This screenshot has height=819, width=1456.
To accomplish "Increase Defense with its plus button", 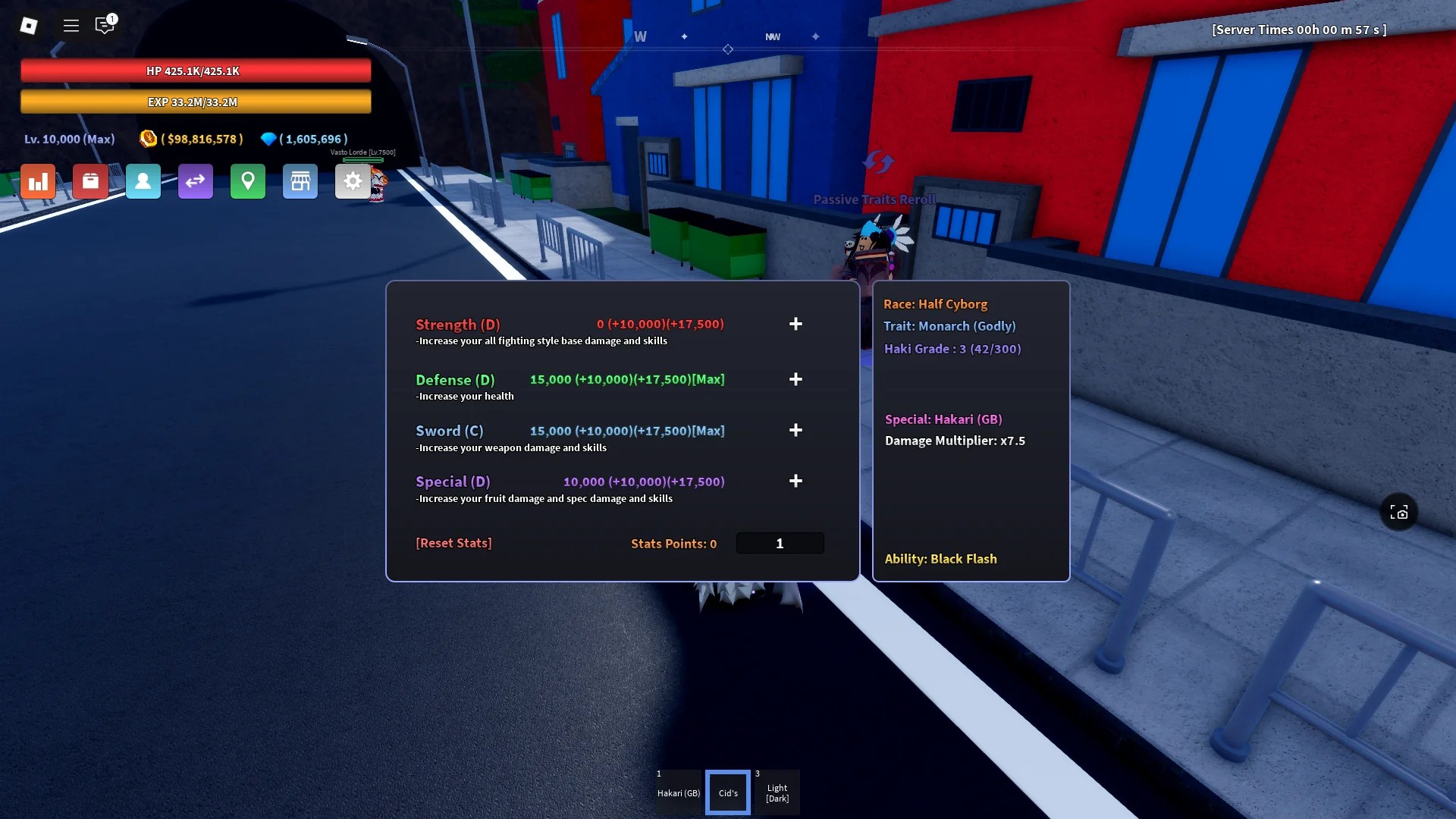I will point(795,379).
